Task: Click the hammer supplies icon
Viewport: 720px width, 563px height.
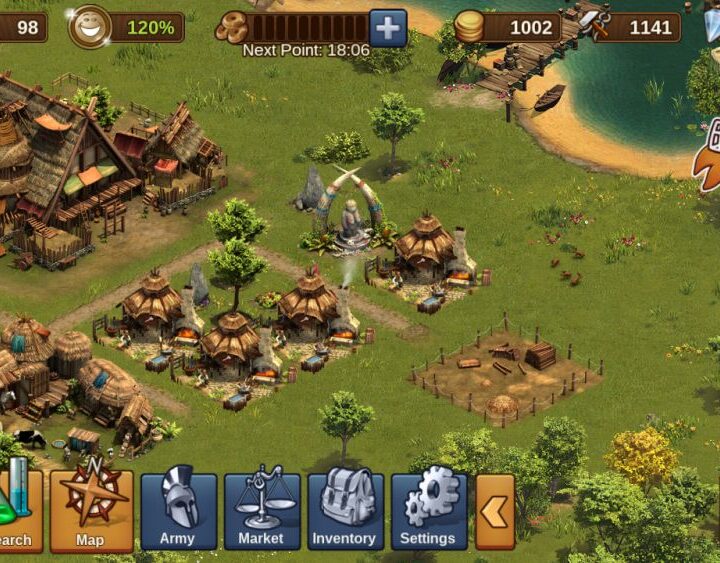Action: (597, 26)
